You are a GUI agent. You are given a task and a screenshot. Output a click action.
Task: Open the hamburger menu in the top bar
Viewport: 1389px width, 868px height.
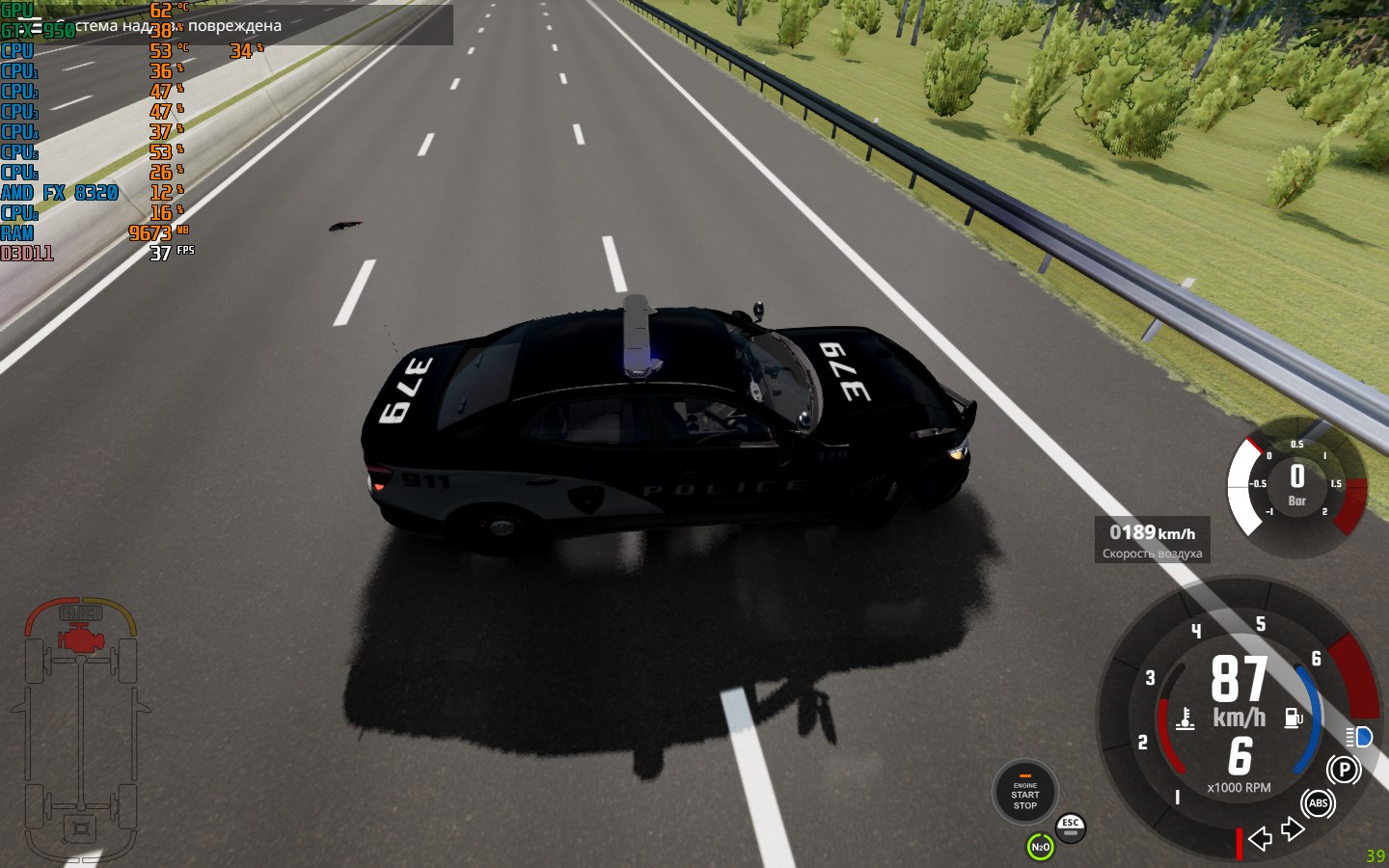coord(30,26)
